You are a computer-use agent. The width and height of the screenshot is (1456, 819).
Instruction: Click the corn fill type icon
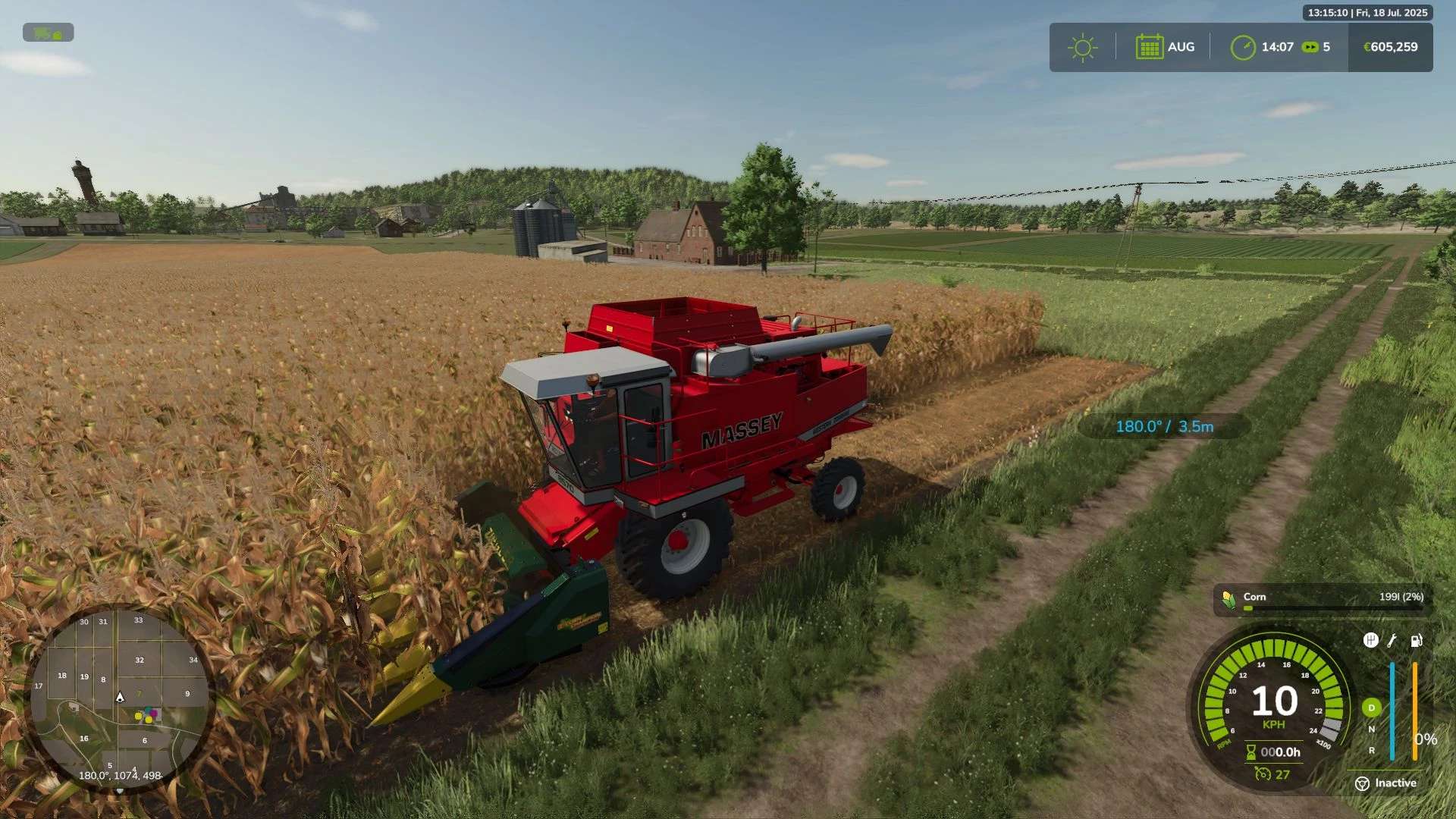[1229, 599]
